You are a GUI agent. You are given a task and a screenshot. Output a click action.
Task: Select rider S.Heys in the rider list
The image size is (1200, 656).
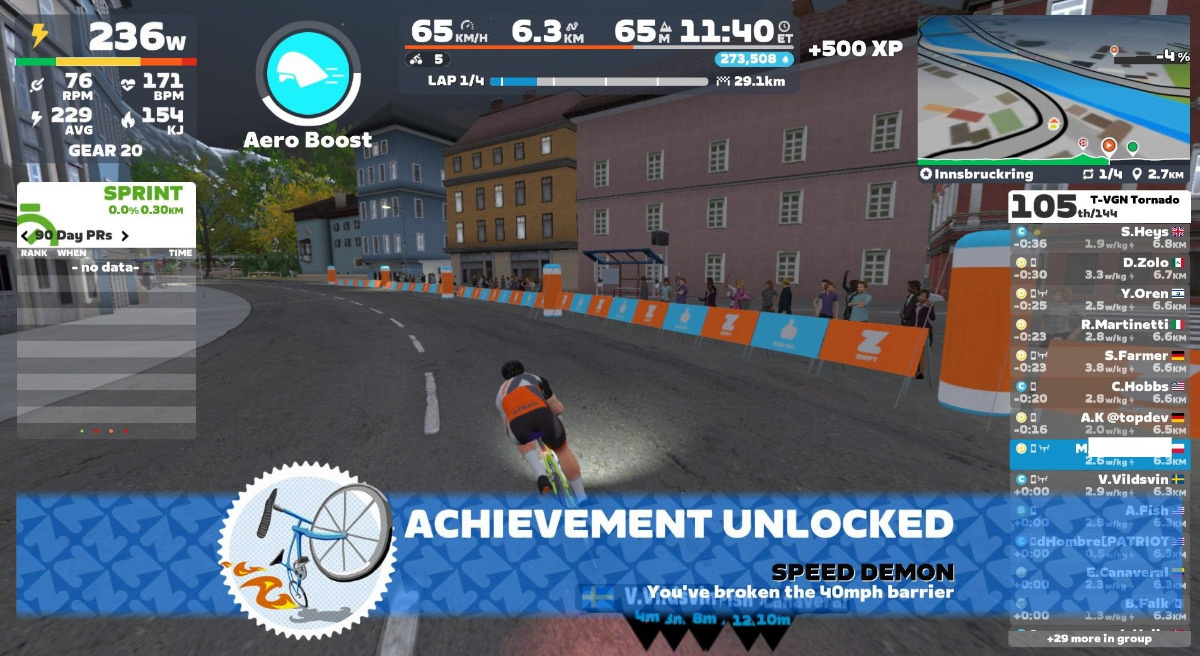coord(1099,237)
